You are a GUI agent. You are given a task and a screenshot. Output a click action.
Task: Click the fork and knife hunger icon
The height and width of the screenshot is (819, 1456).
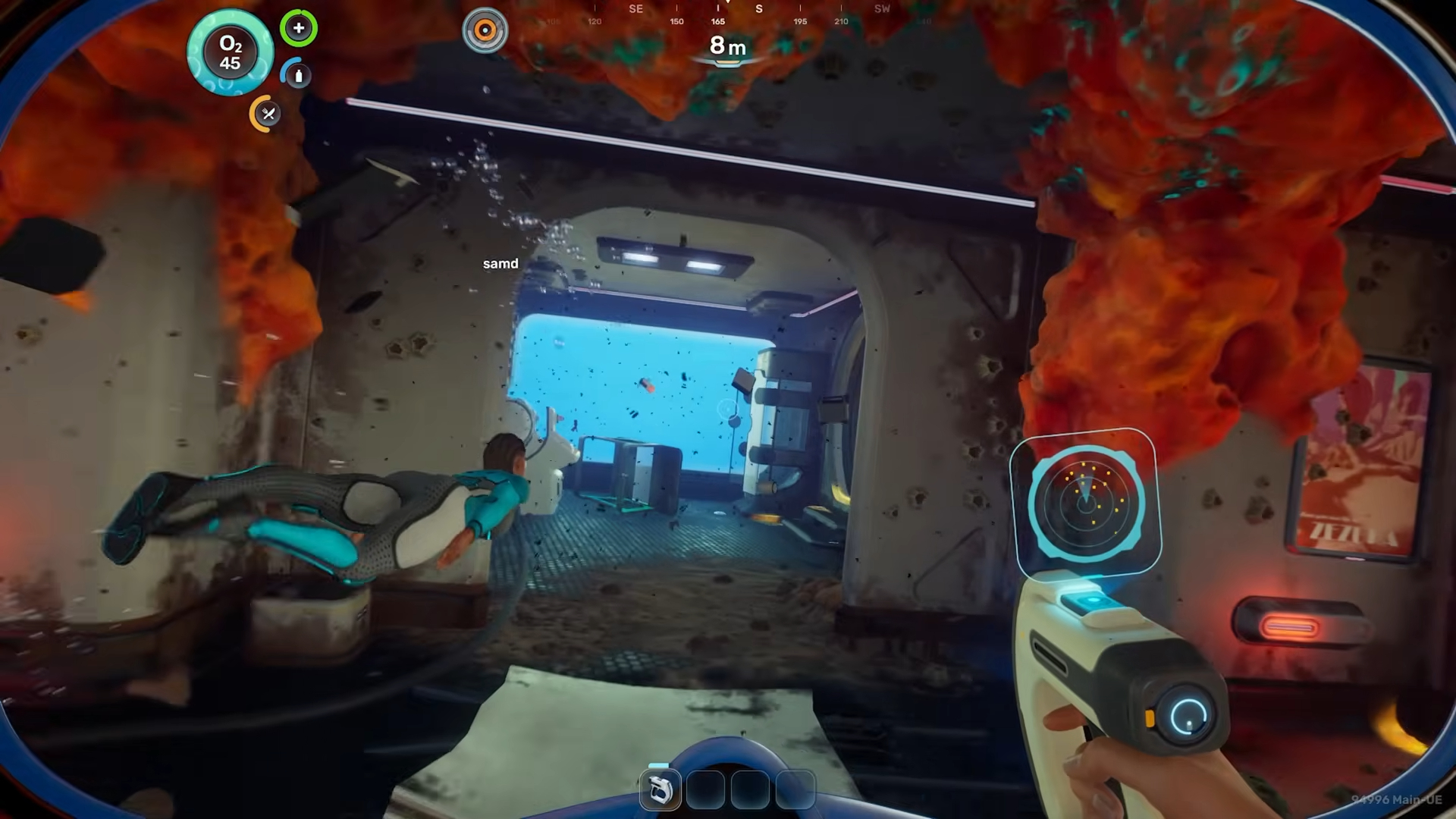point(267,114)
